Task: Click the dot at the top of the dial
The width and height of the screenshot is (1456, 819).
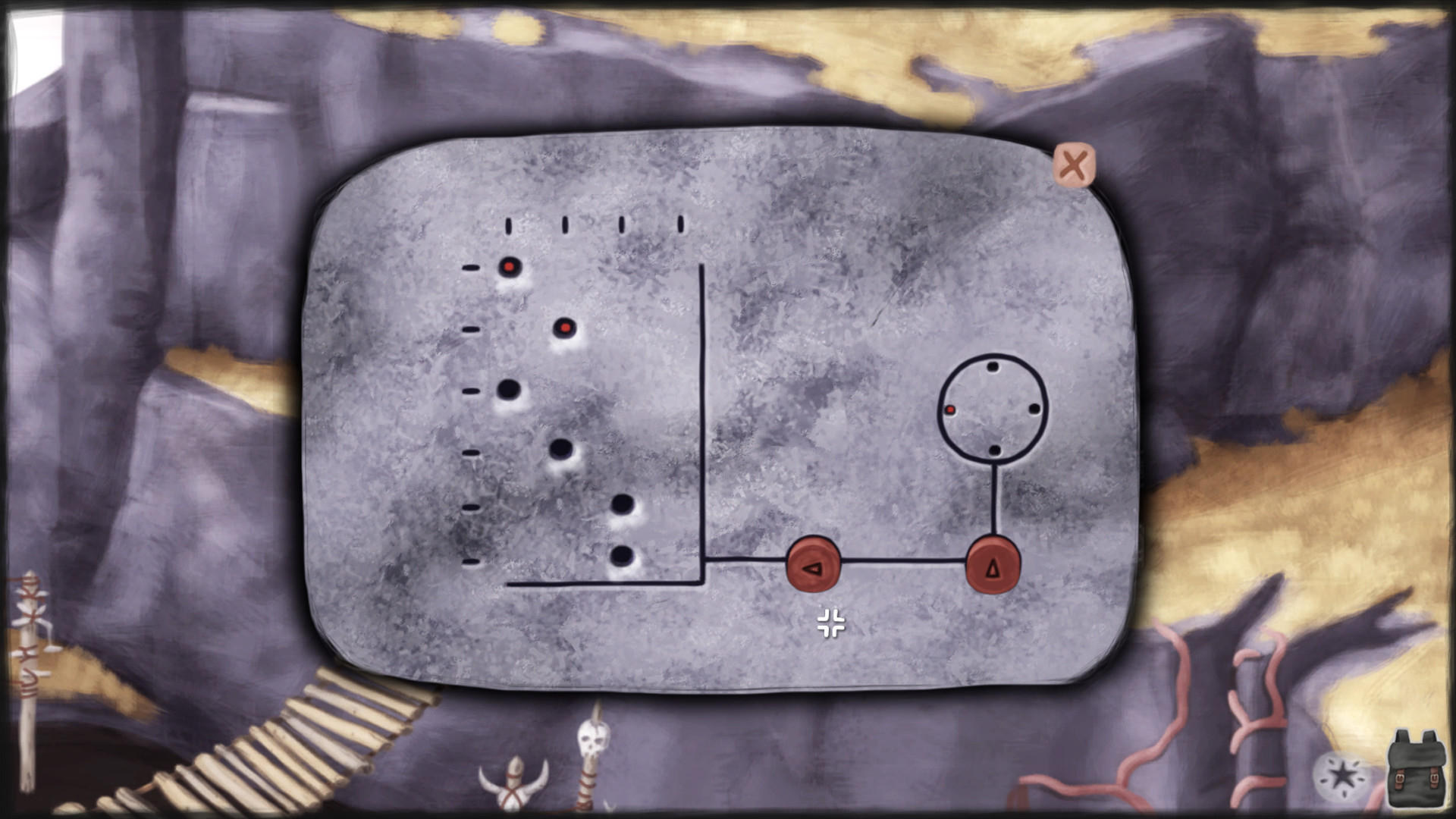Action: coord(992,366)
